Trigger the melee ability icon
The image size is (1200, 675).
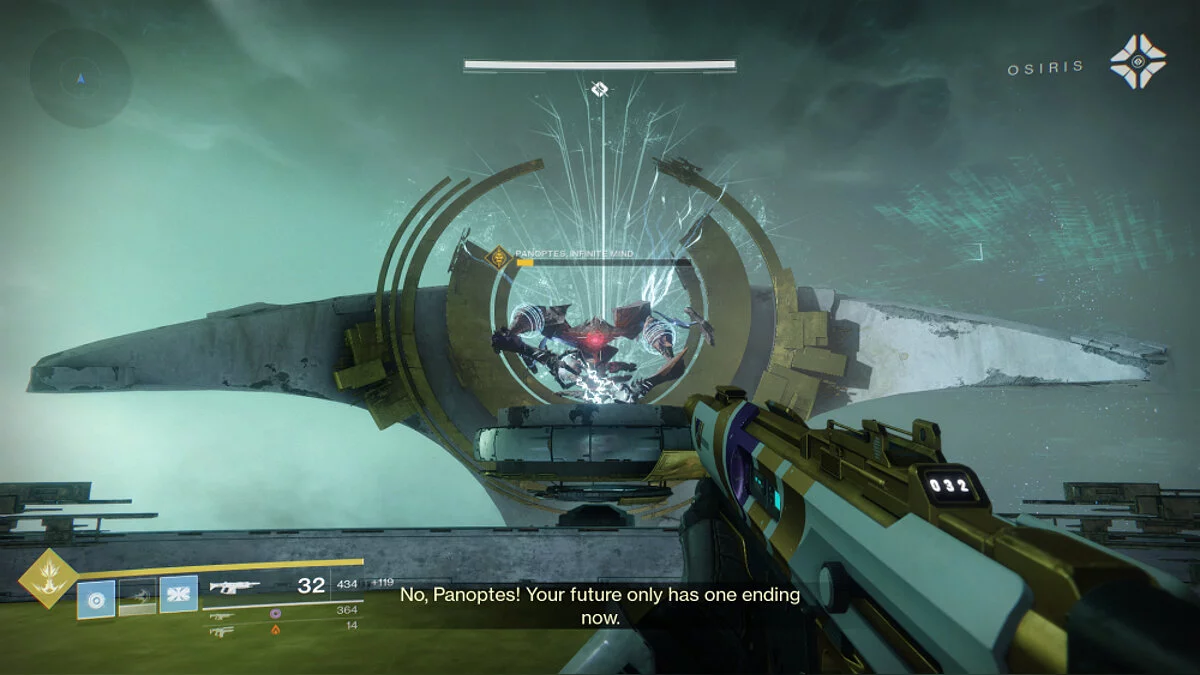point(178,595)
